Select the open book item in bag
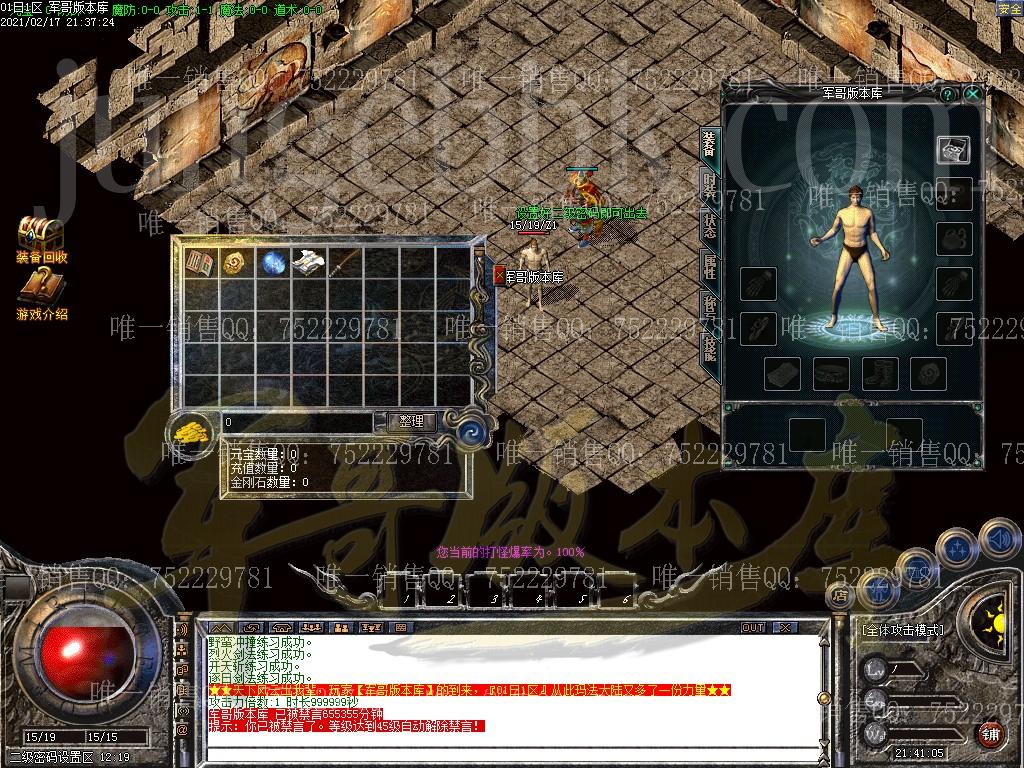 (200, 263)
